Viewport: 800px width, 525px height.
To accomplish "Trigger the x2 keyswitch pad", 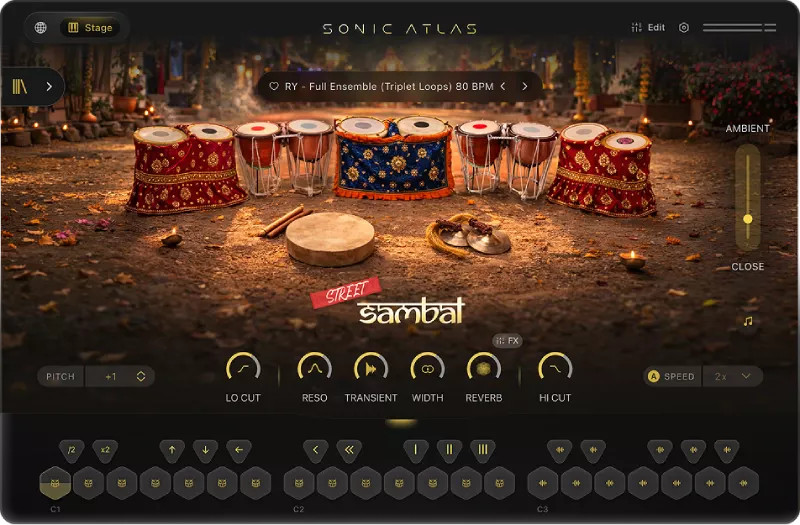I will (x=105, y=450).
